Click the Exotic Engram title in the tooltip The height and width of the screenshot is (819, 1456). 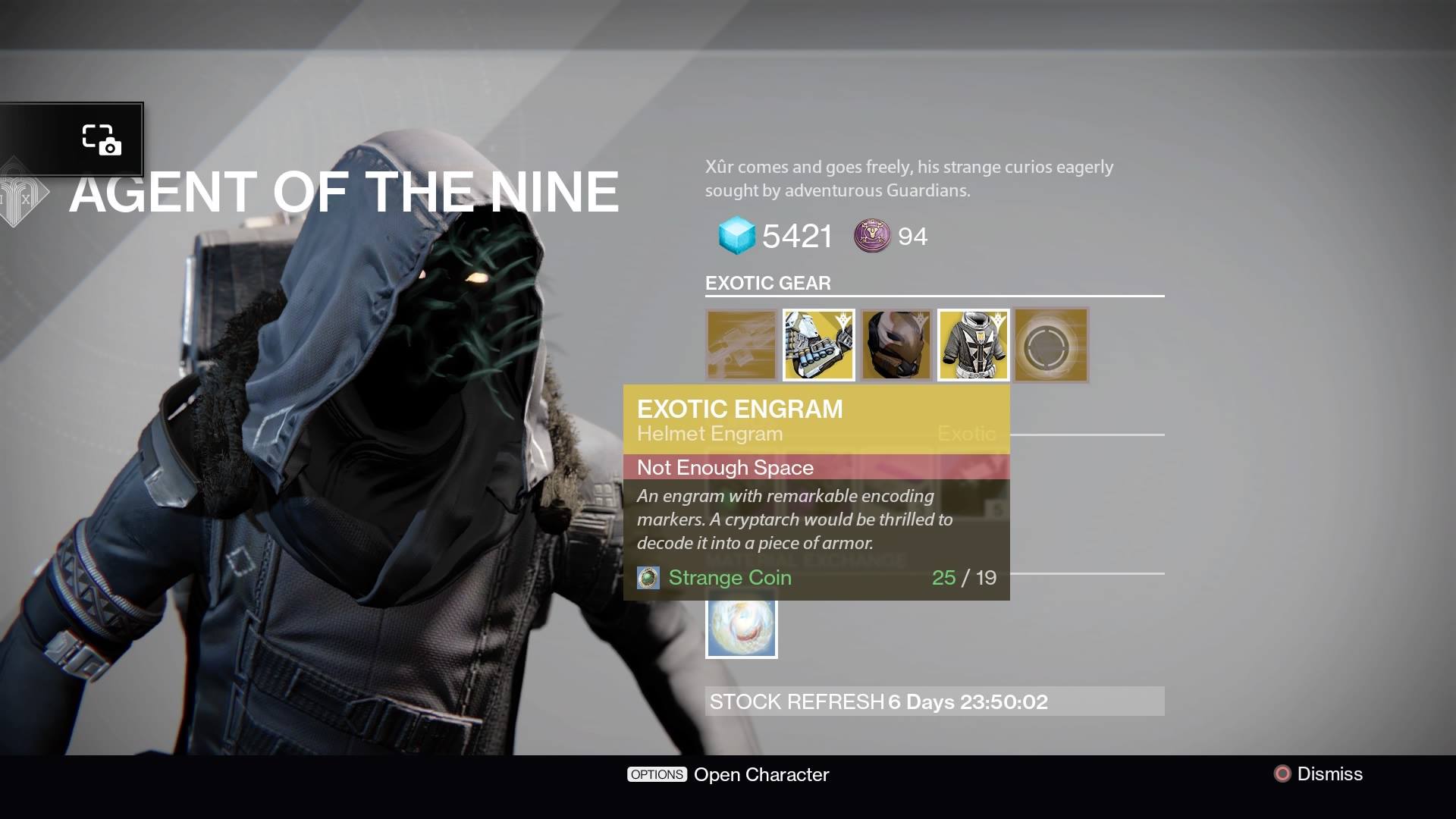click(739, 409)
